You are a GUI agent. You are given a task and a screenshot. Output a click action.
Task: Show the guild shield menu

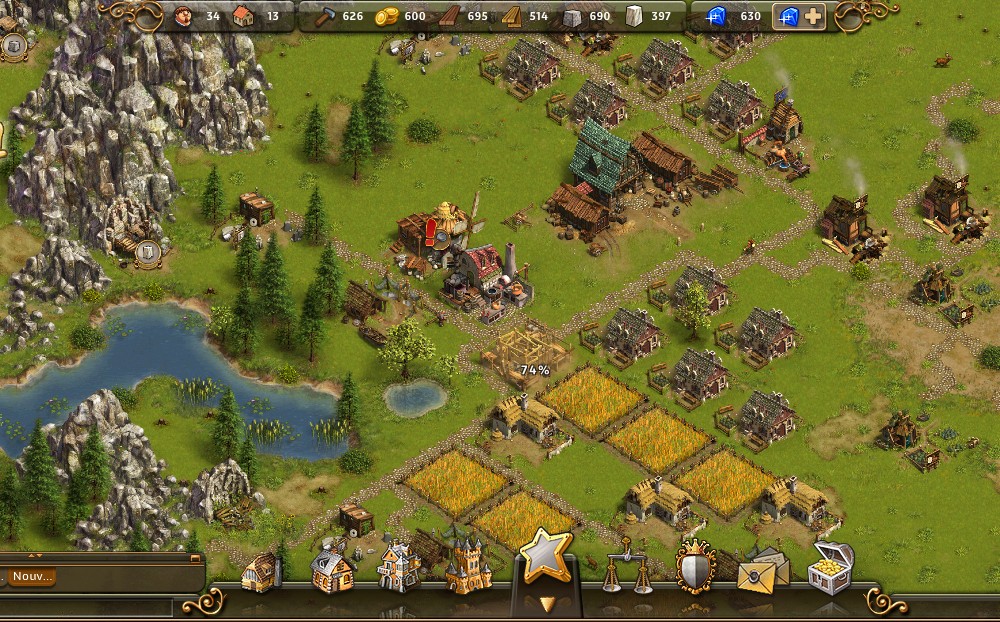click(x=695, y=569)
